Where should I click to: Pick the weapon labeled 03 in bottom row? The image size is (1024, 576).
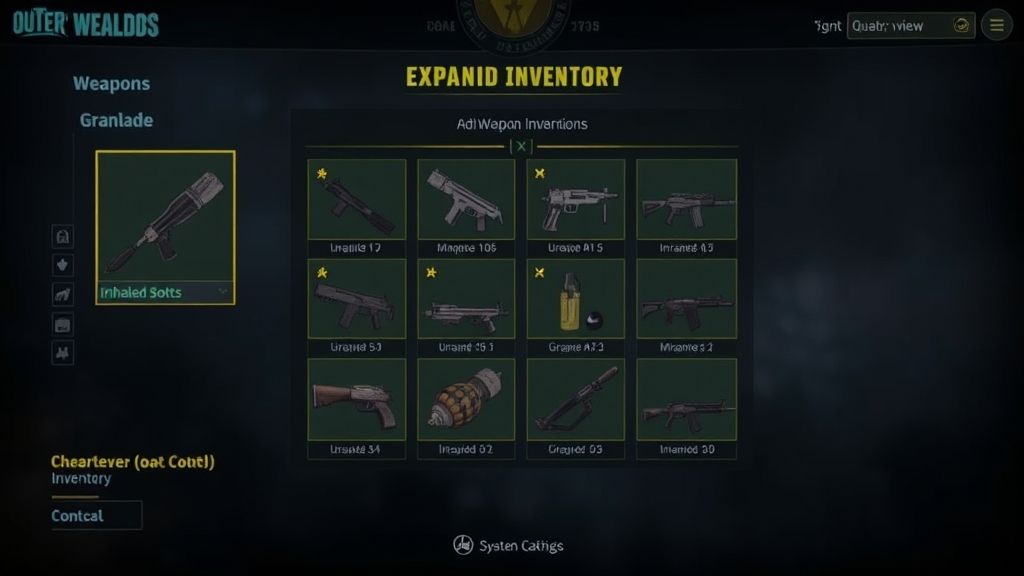click(x=576, y=399)
